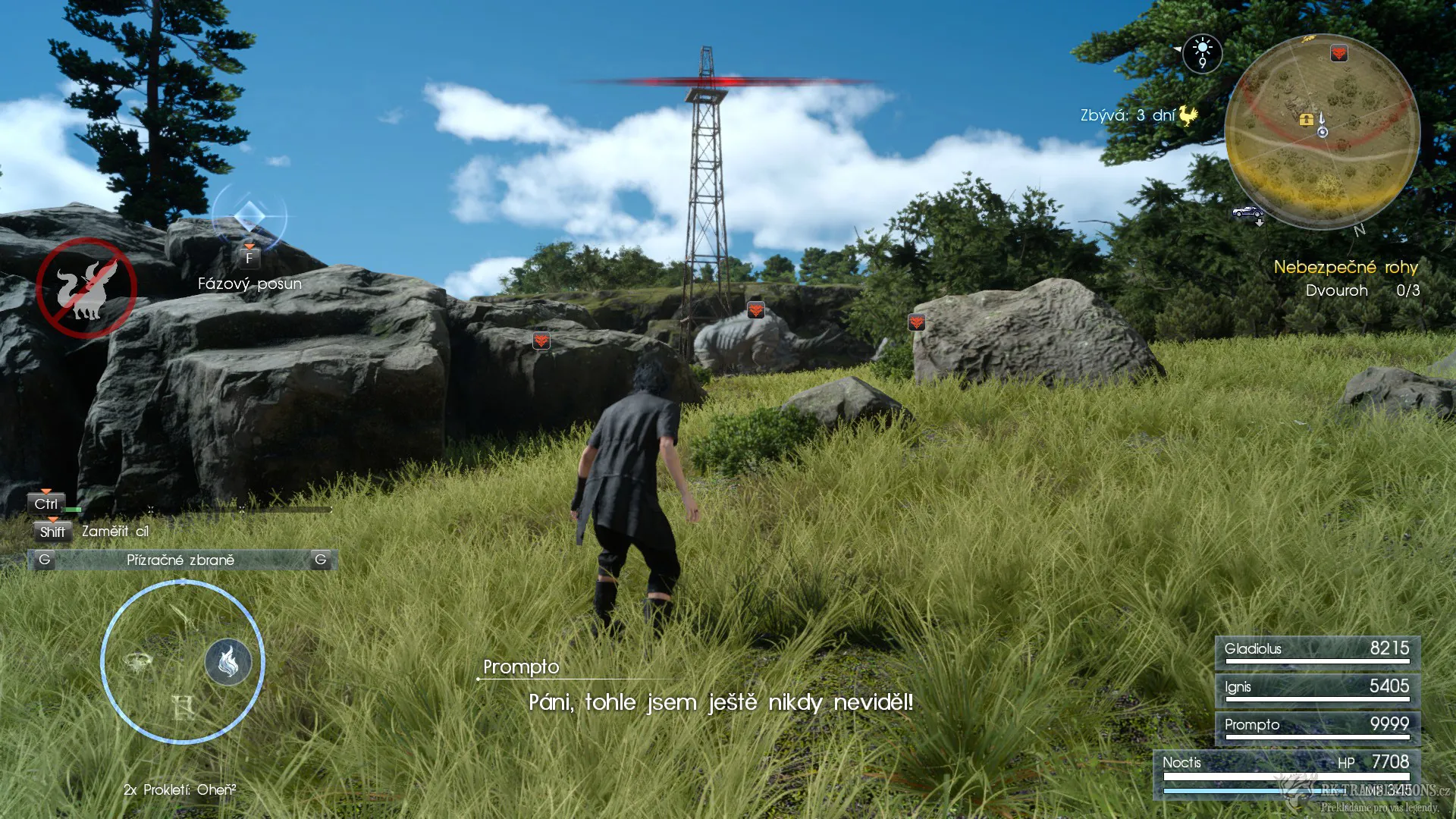Enable target lock via the Shift prompt
This screenshot has width=1456, height=819.
pyautogui.click(x=52, y=532)
